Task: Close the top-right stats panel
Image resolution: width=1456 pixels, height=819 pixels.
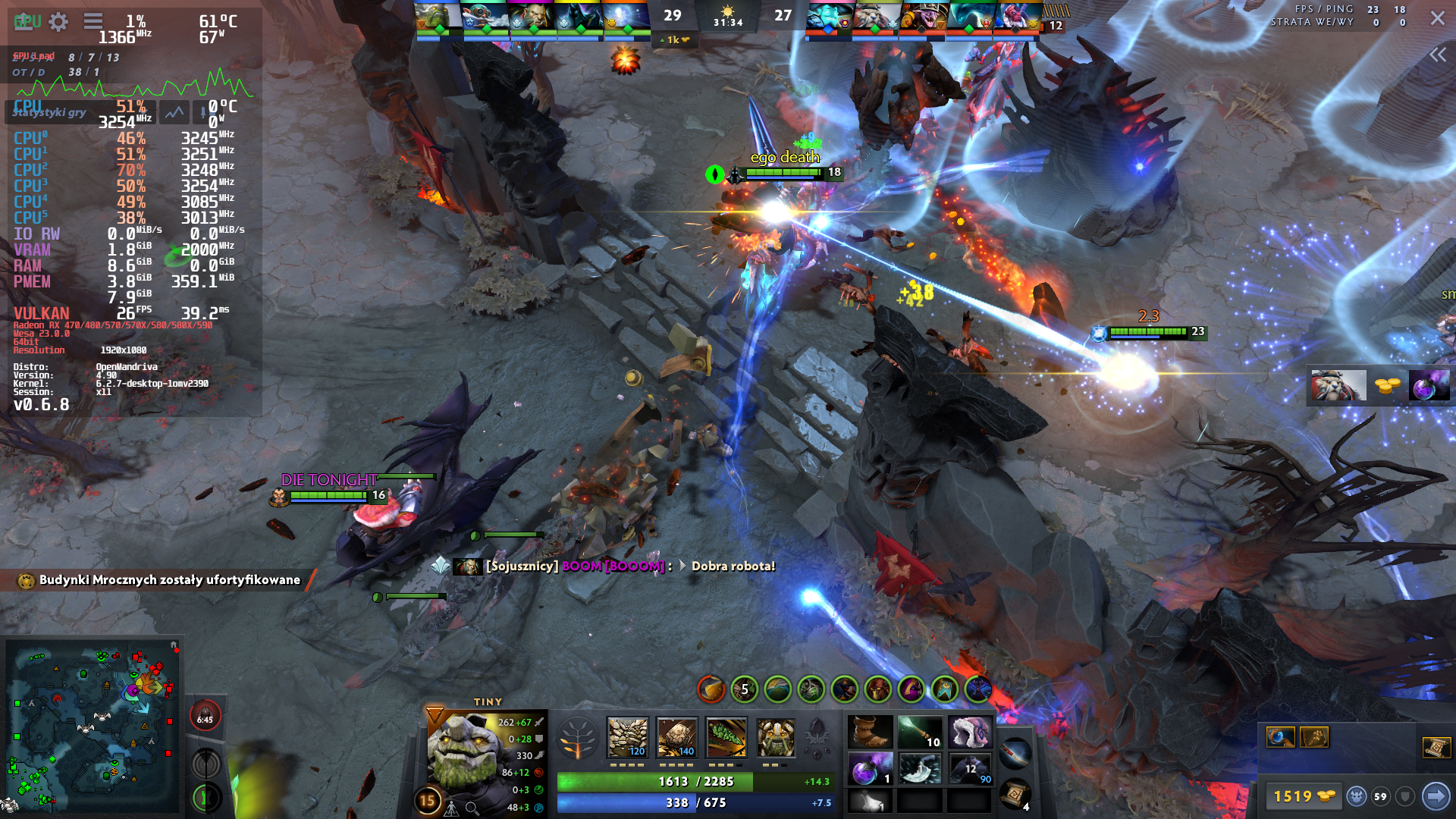Action: [1437, 18]
